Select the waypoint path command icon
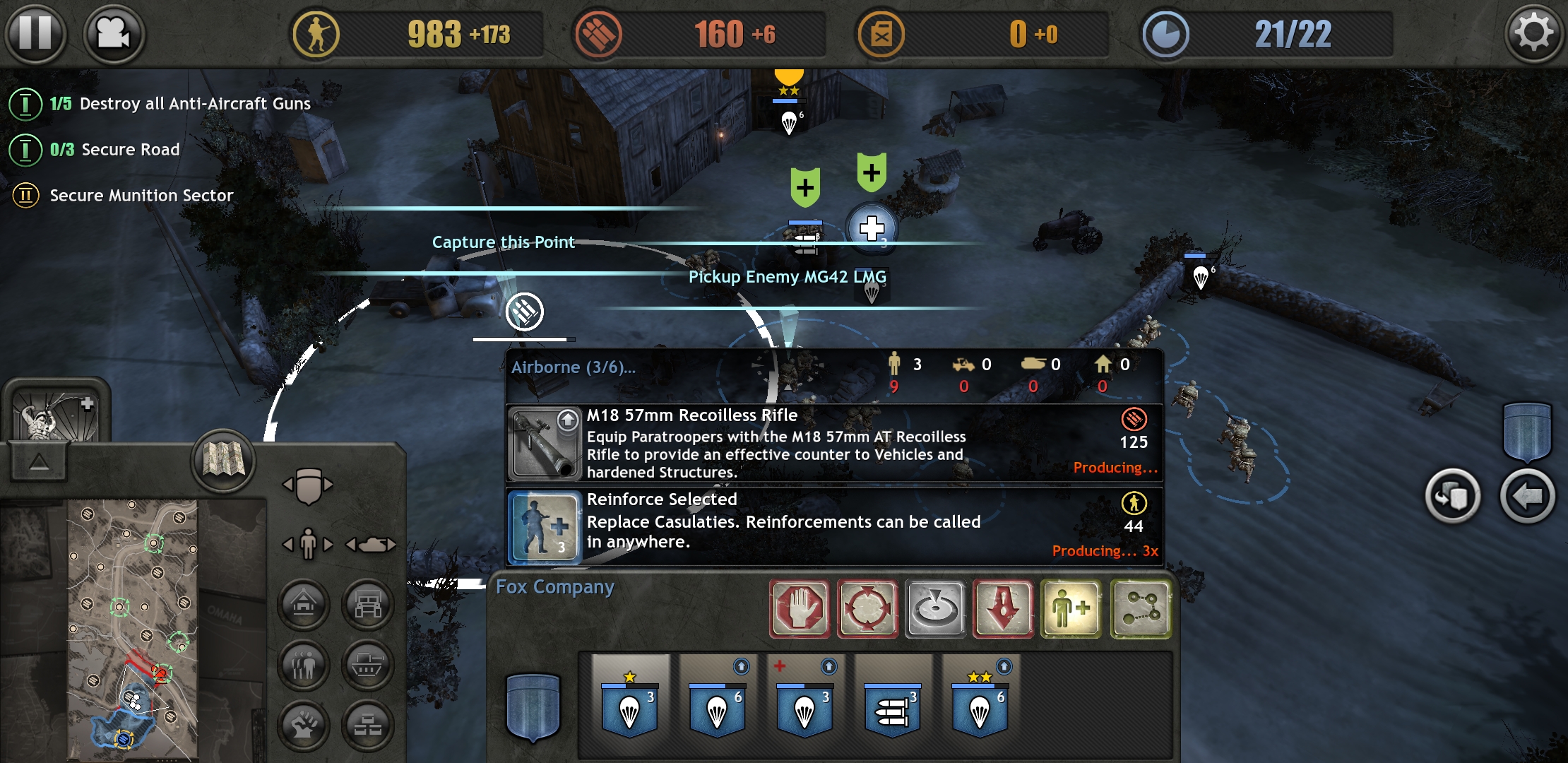The image size is (1568, 763). [x=1140, y=609]
